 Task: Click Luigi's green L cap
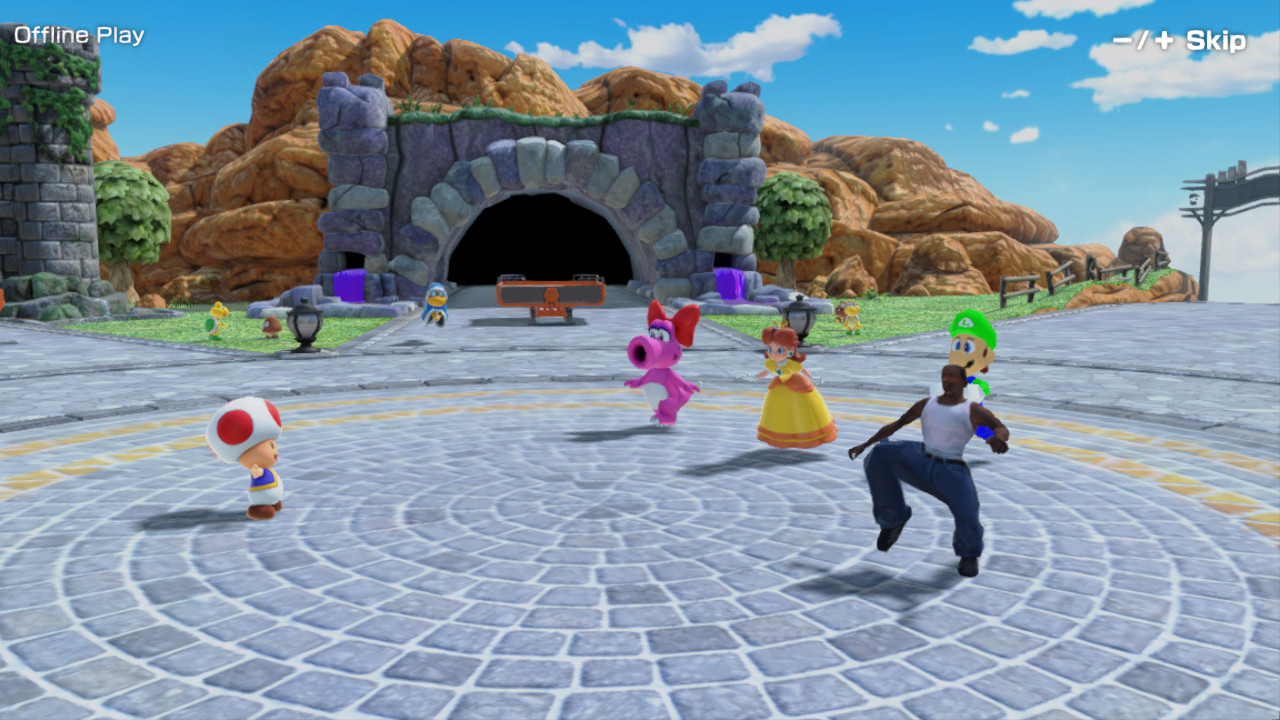966,323
